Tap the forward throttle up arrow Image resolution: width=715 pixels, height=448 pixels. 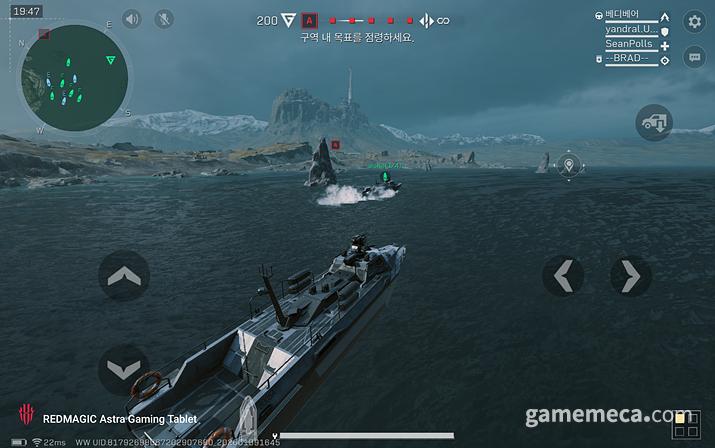124,275
